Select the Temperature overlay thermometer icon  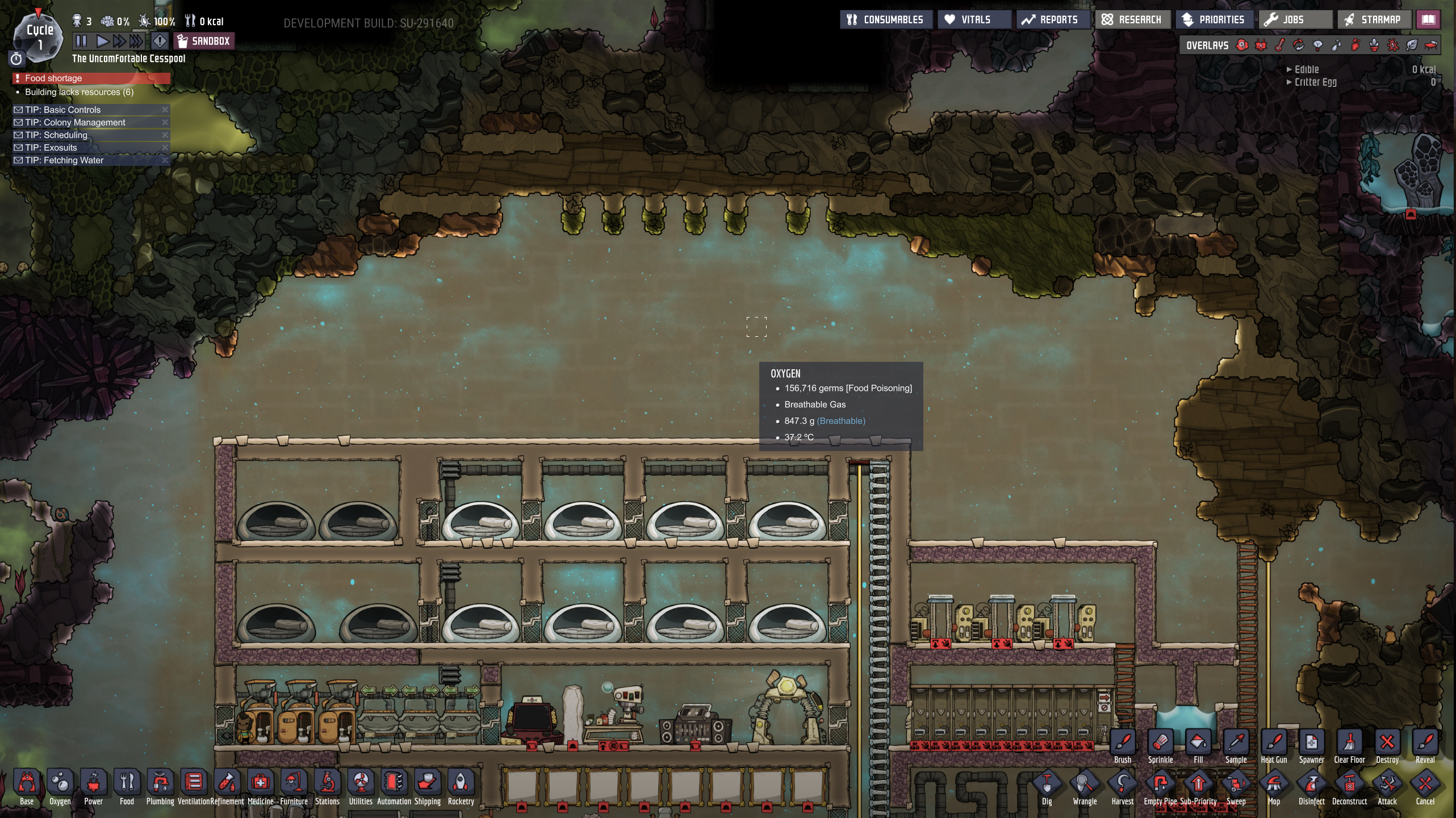(1280, 45)
